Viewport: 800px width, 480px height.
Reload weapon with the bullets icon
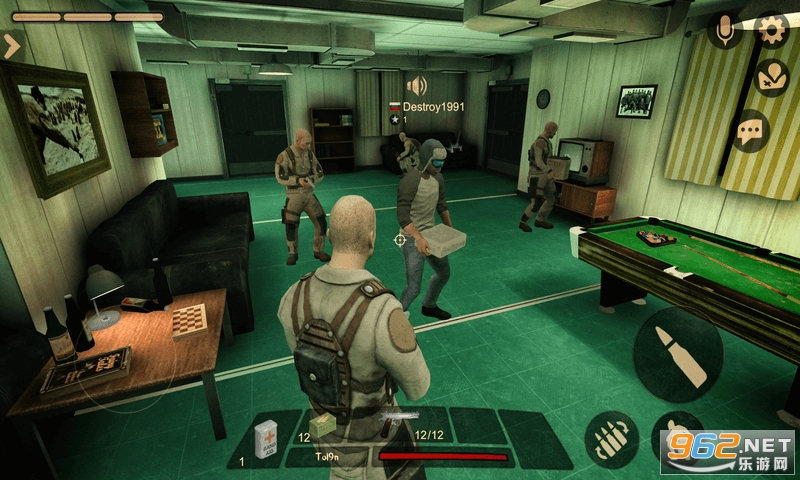tap(612, 438)
